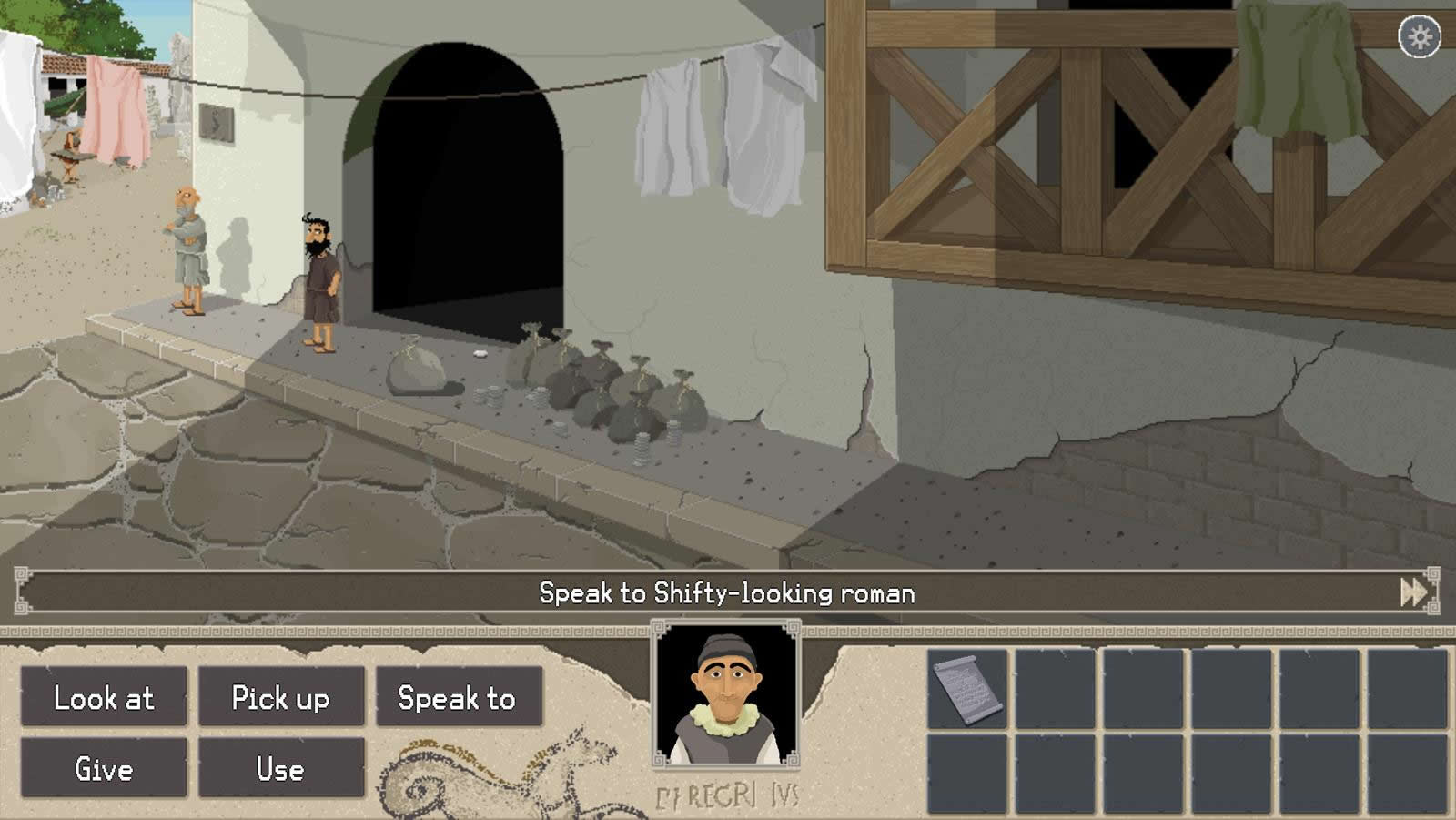Activate the Speak to verb
The height and width of the screenshot is (820, 1456).
pyautogui.click(x=458, y=697)
